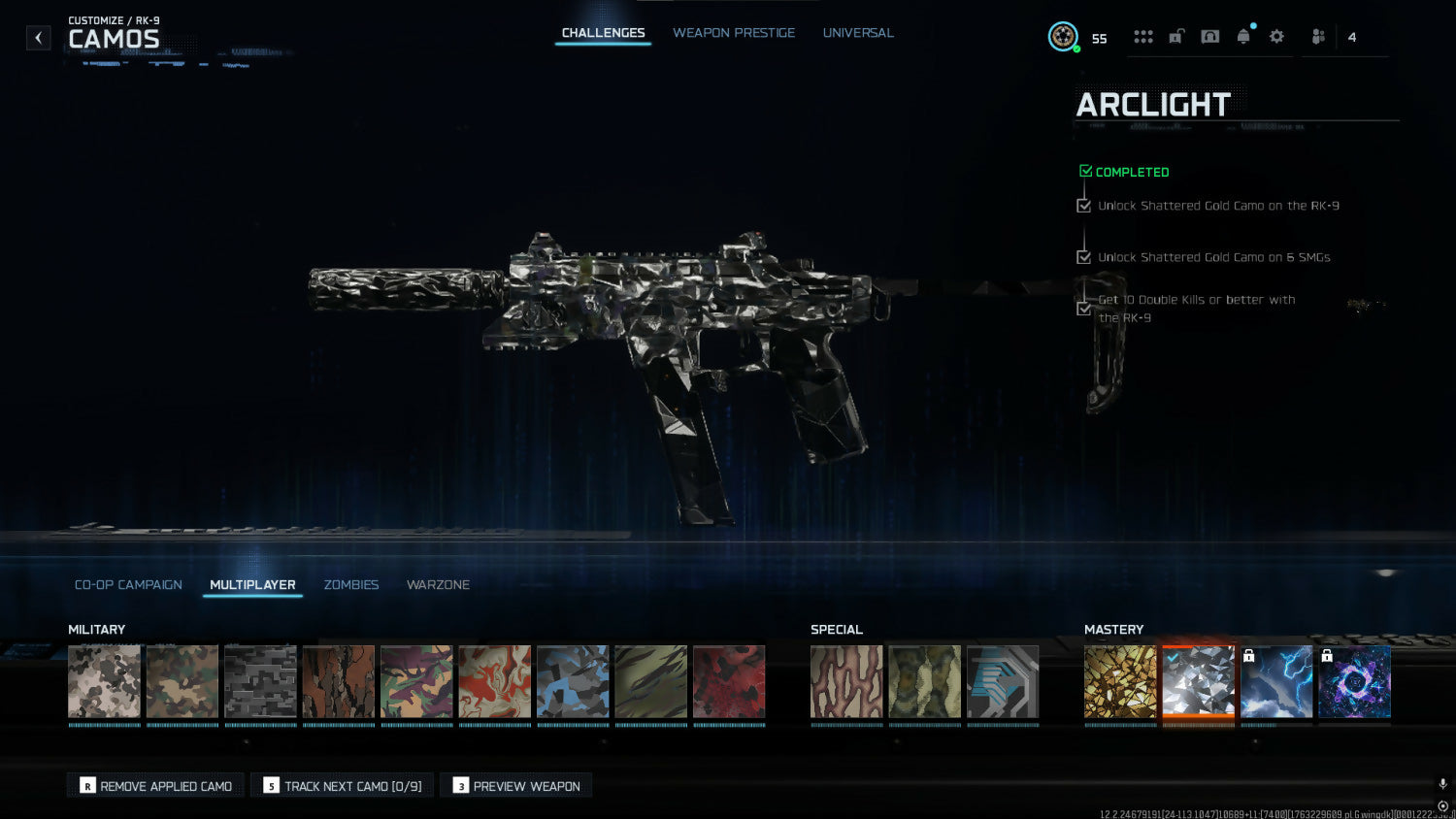The height and width of the screenshot is (819, 1456).
Task: Open Preview Weapon
Action: tap(516, 786)
